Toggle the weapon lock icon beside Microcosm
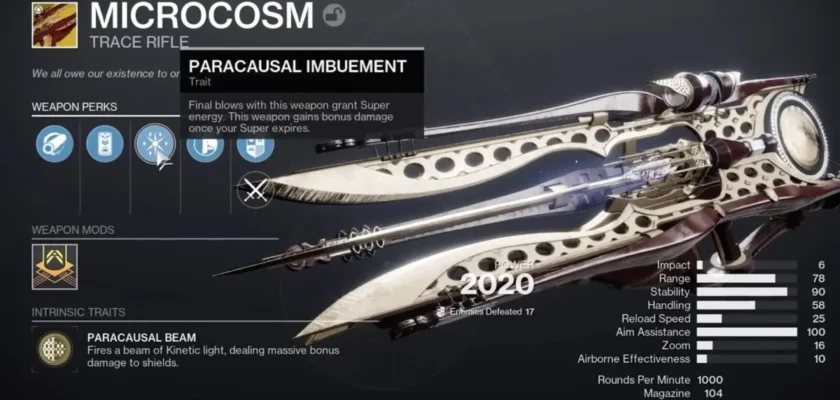 click(x=335, y=16)
